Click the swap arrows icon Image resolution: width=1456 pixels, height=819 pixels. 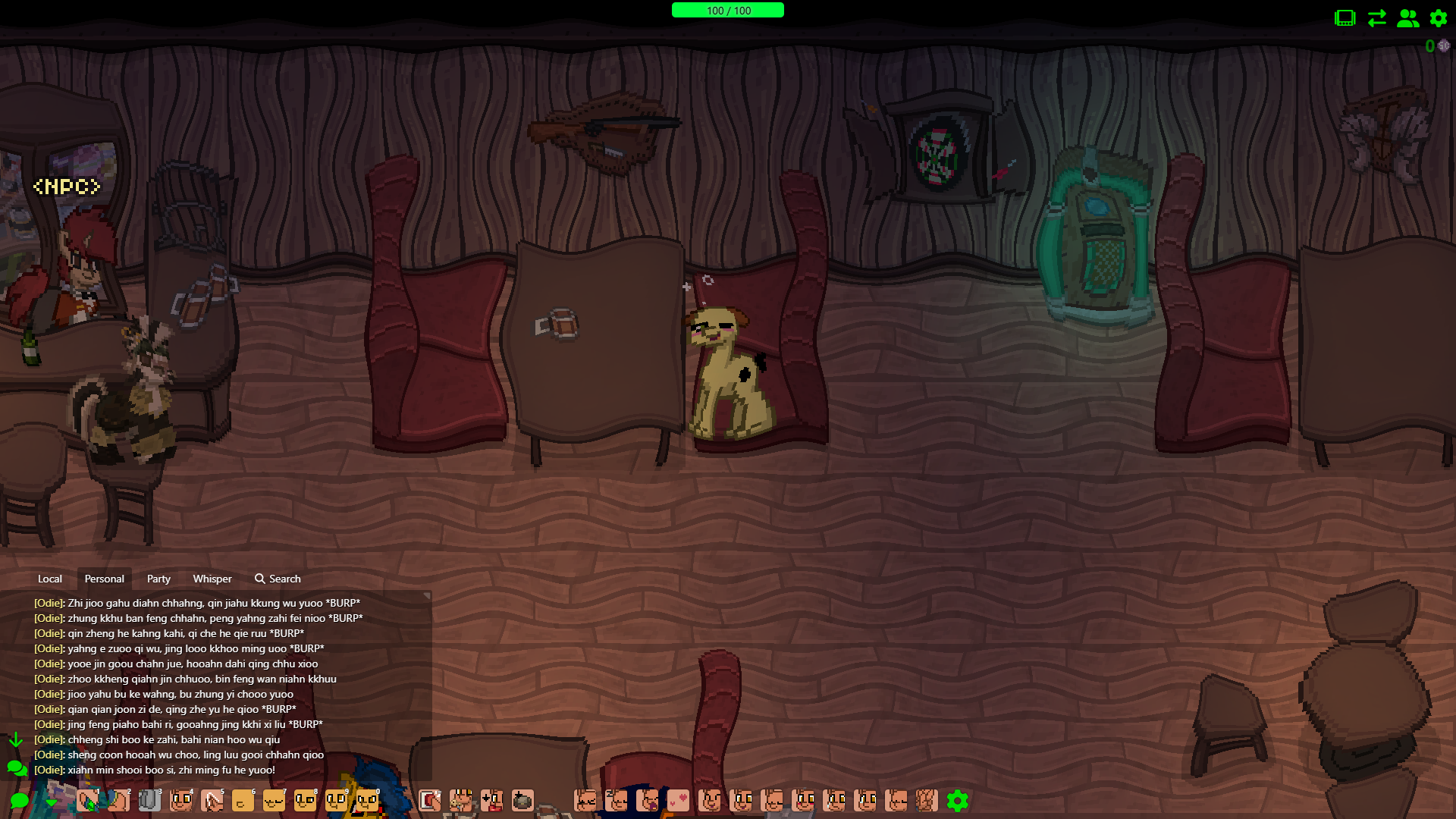[1376, 18]
